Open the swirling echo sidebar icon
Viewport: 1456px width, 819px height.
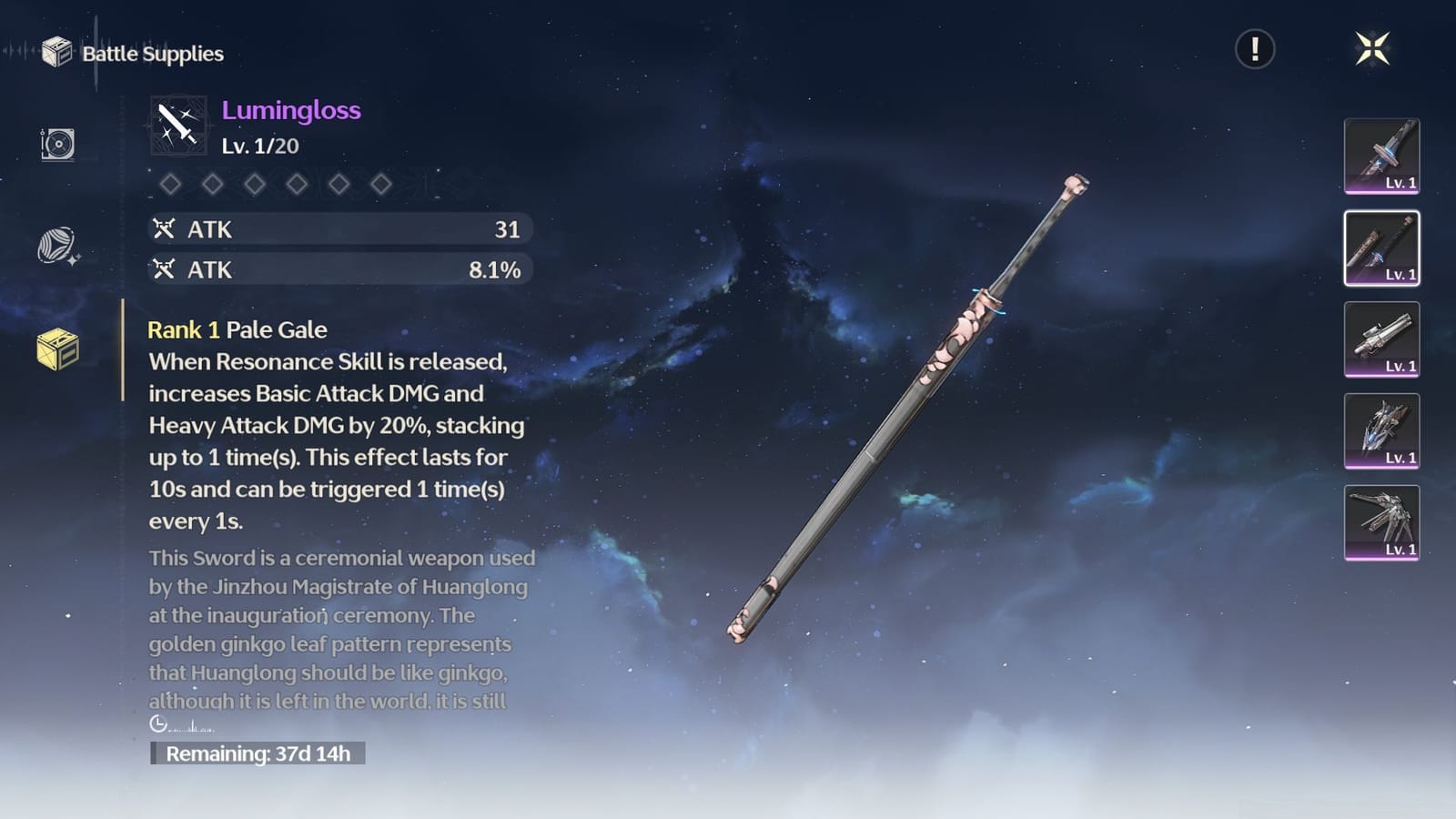point(55,244)
